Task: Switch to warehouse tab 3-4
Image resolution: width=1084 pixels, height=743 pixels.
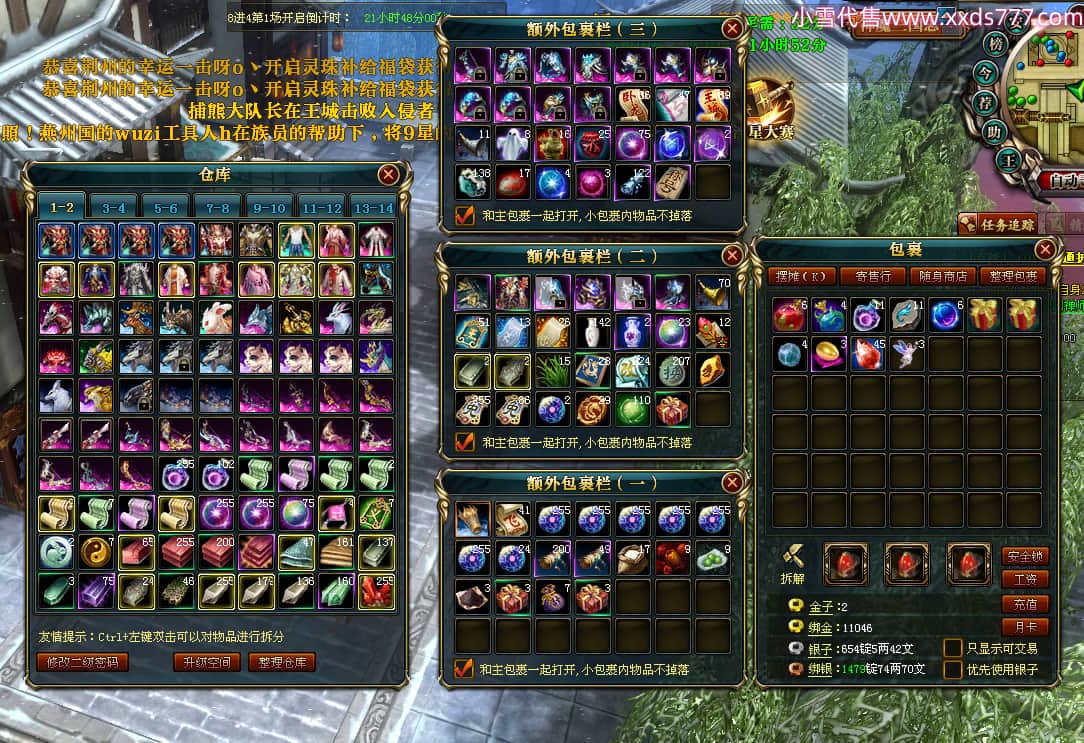Action: pyautogui.click(x=114, y=208)
